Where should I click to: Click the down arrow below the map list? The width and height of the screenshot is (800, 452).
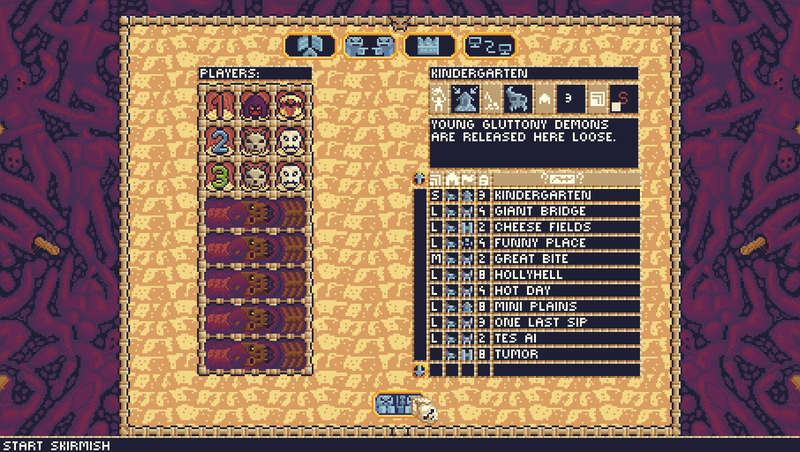pyautogui.click(x=420, y=370)
